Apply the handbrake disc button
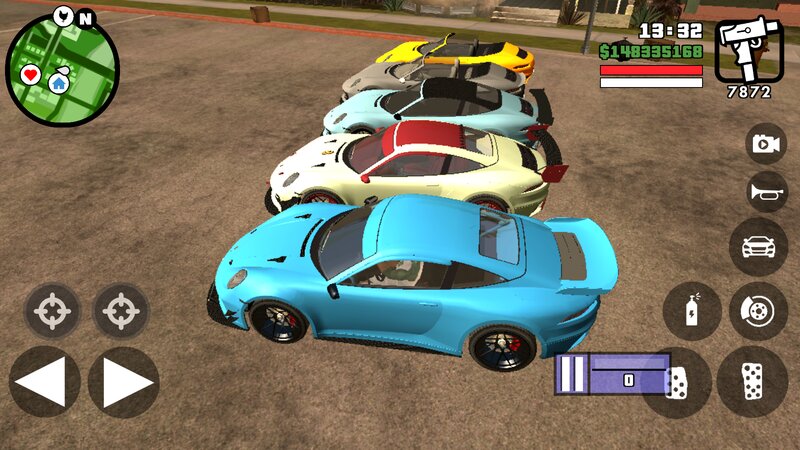The width and height of the screenshot is (800, 450). [758, 311]
